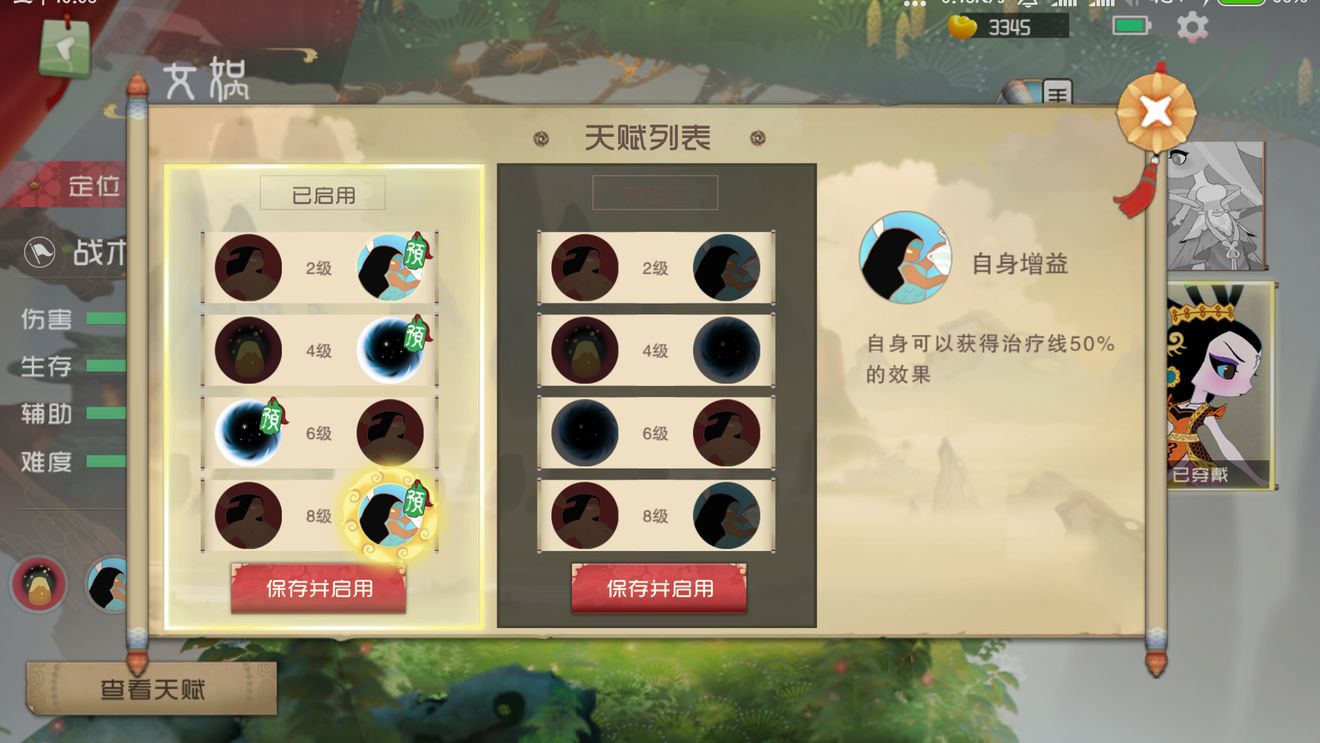Open the settings gear
This screenshot has width=1320, height=743.
click(x=1192, y=27)
